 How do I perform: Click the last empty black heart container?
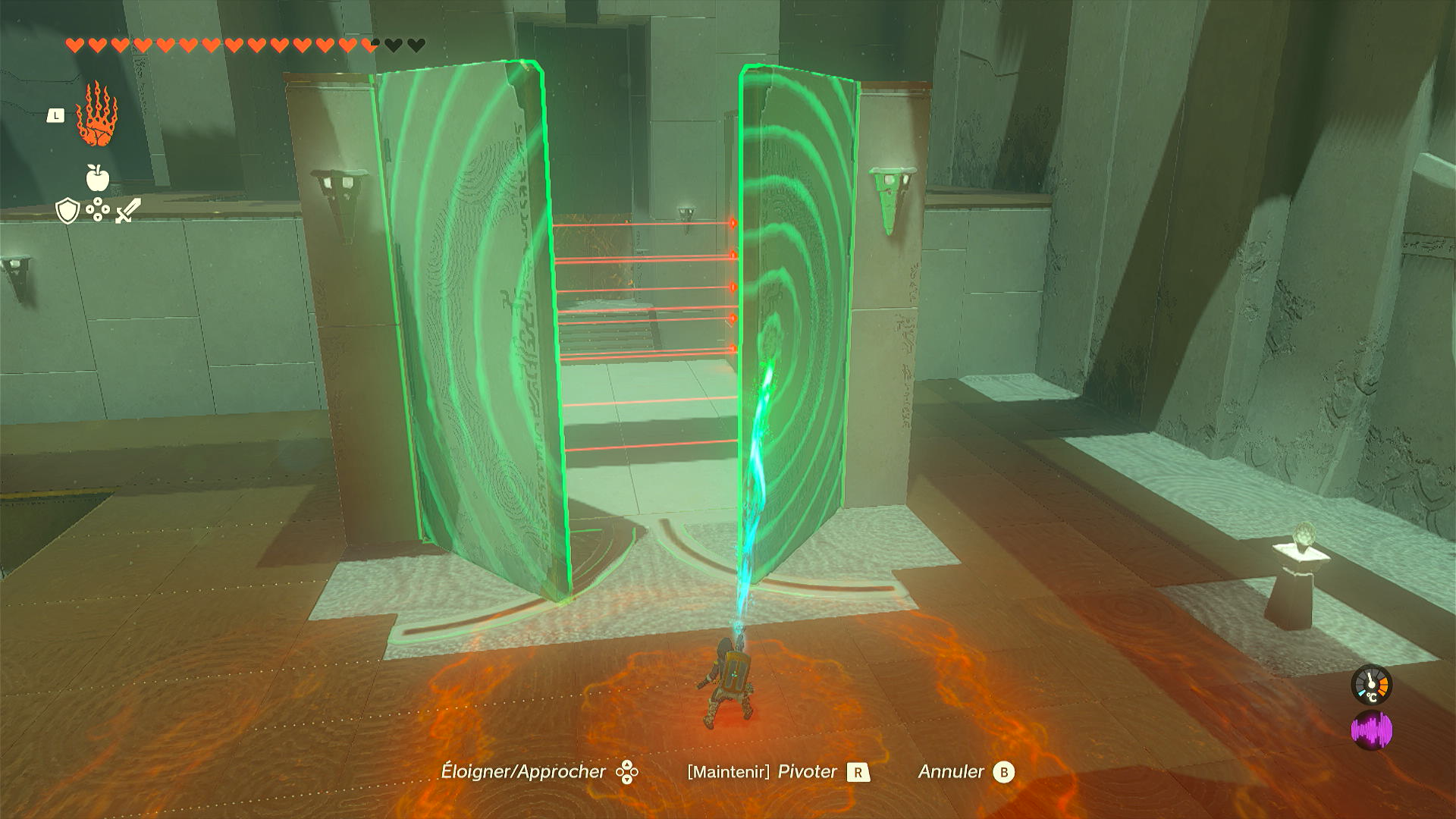point(416,44)
